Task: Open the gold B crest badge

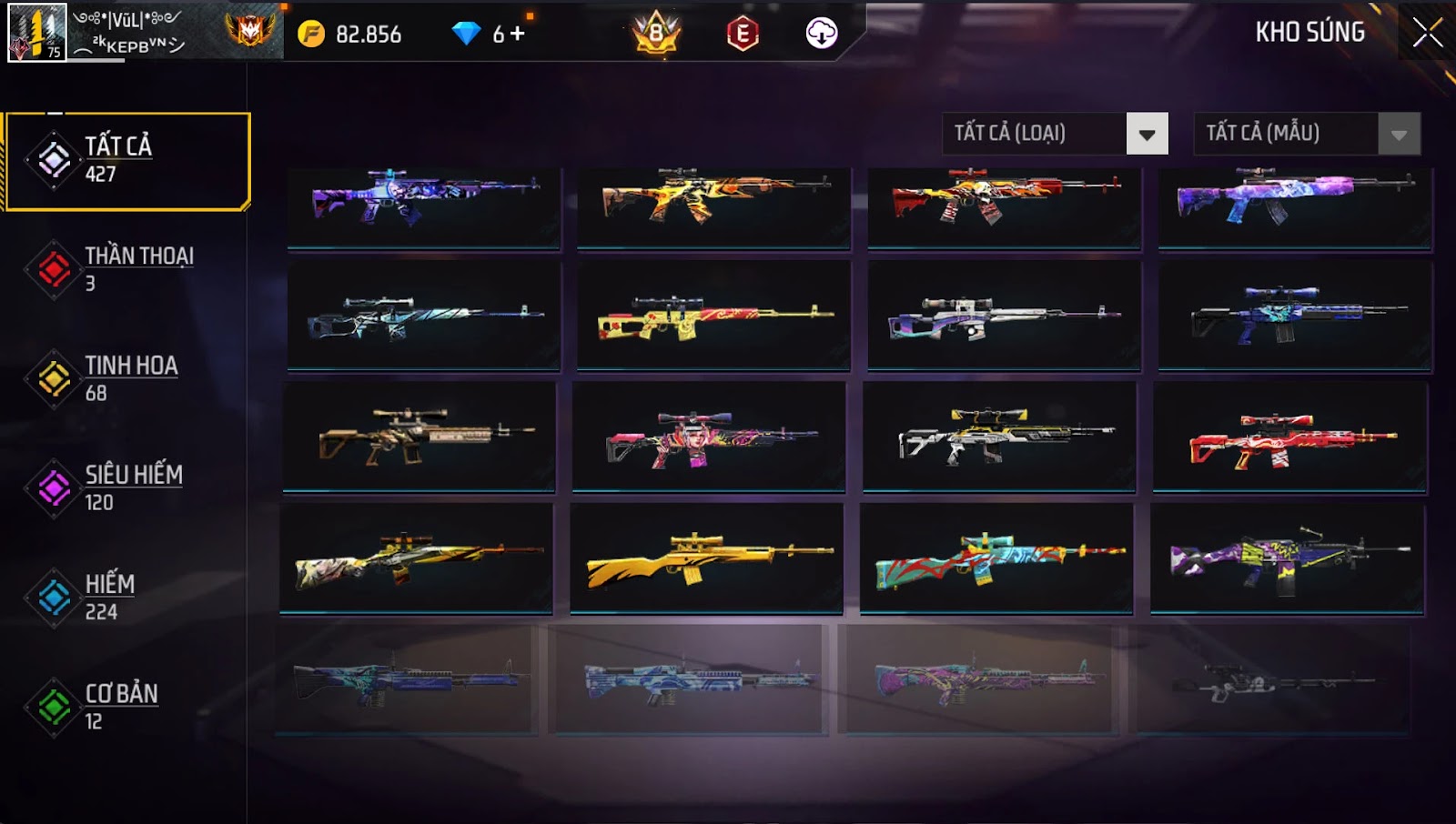Action: coord(656,34)
